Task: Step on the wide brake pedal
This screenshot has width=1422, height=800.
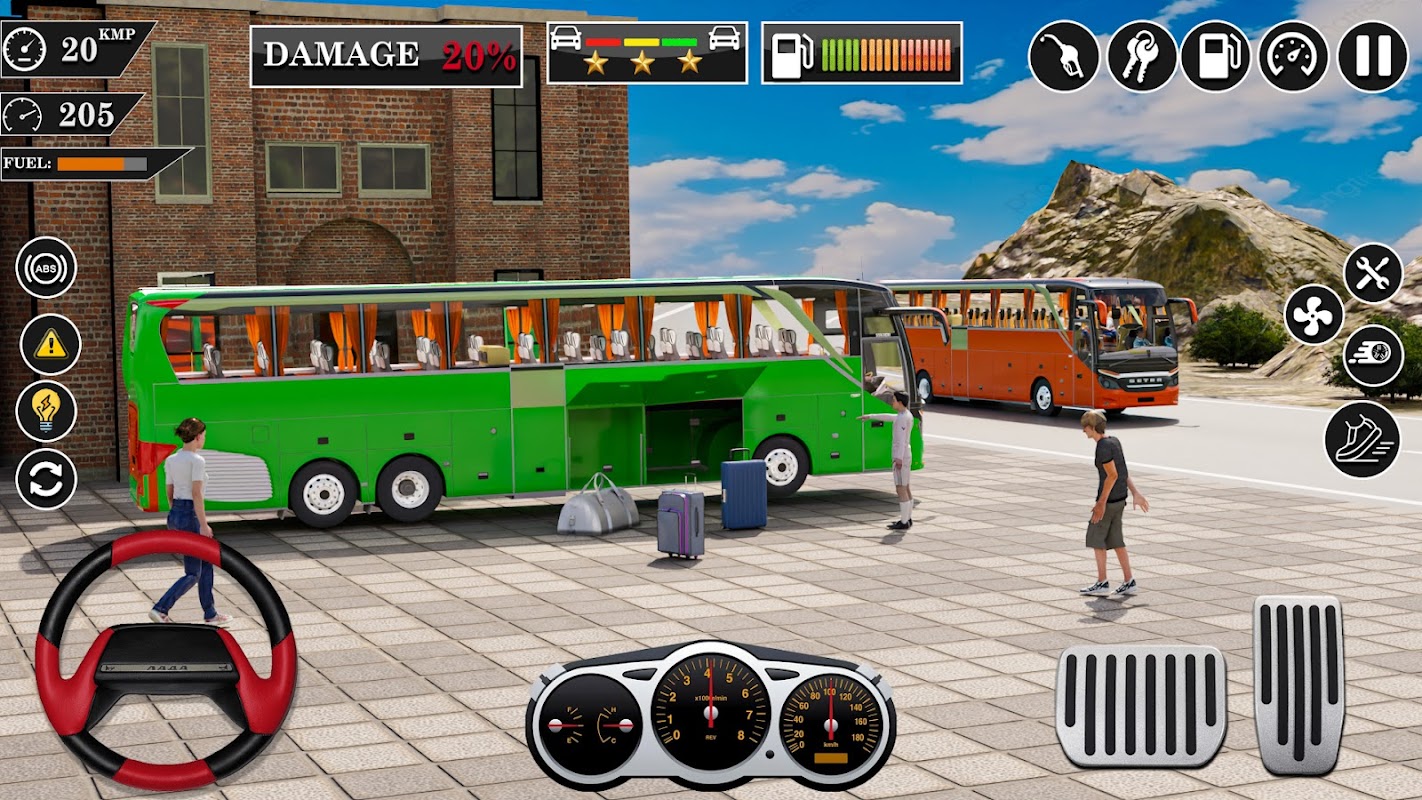Action: click(x=1140, y=705)
